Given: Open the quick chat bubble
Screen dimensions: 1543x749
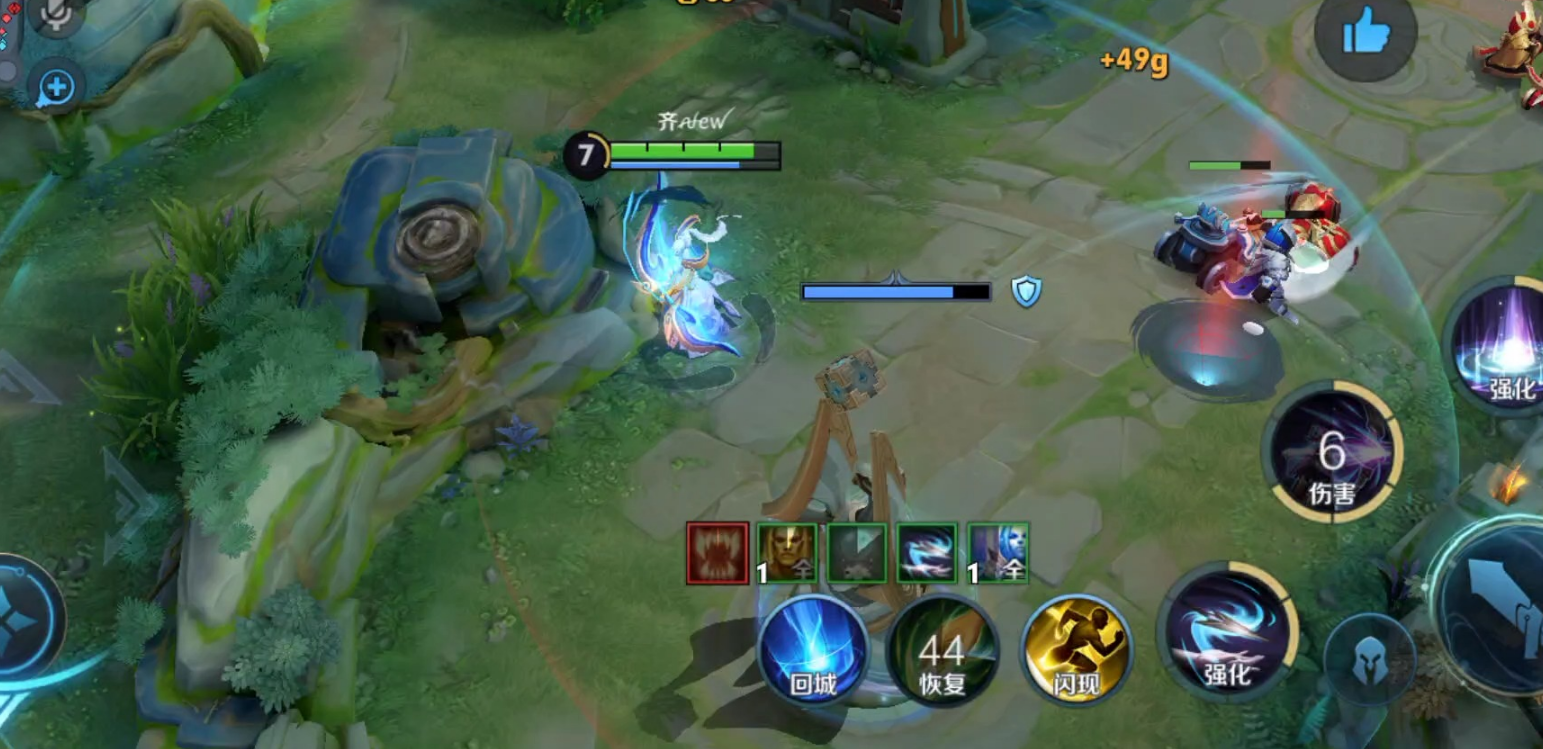Looking at the screenshot, I should tap(56, 89).
